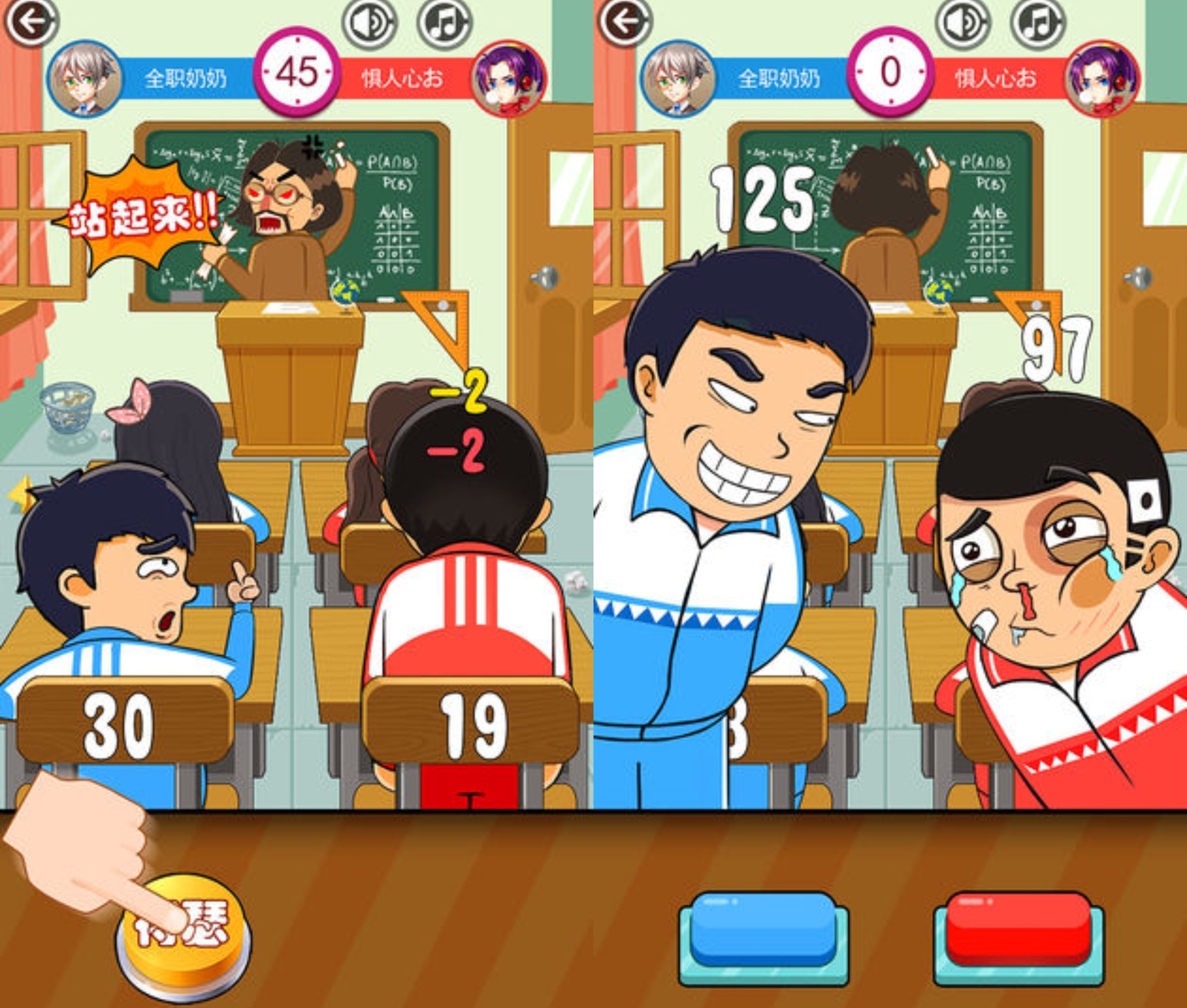1187x1008 pixels.
Task: Go back using arrow on the timer-45 screen
Action: (x=31, y=22)
